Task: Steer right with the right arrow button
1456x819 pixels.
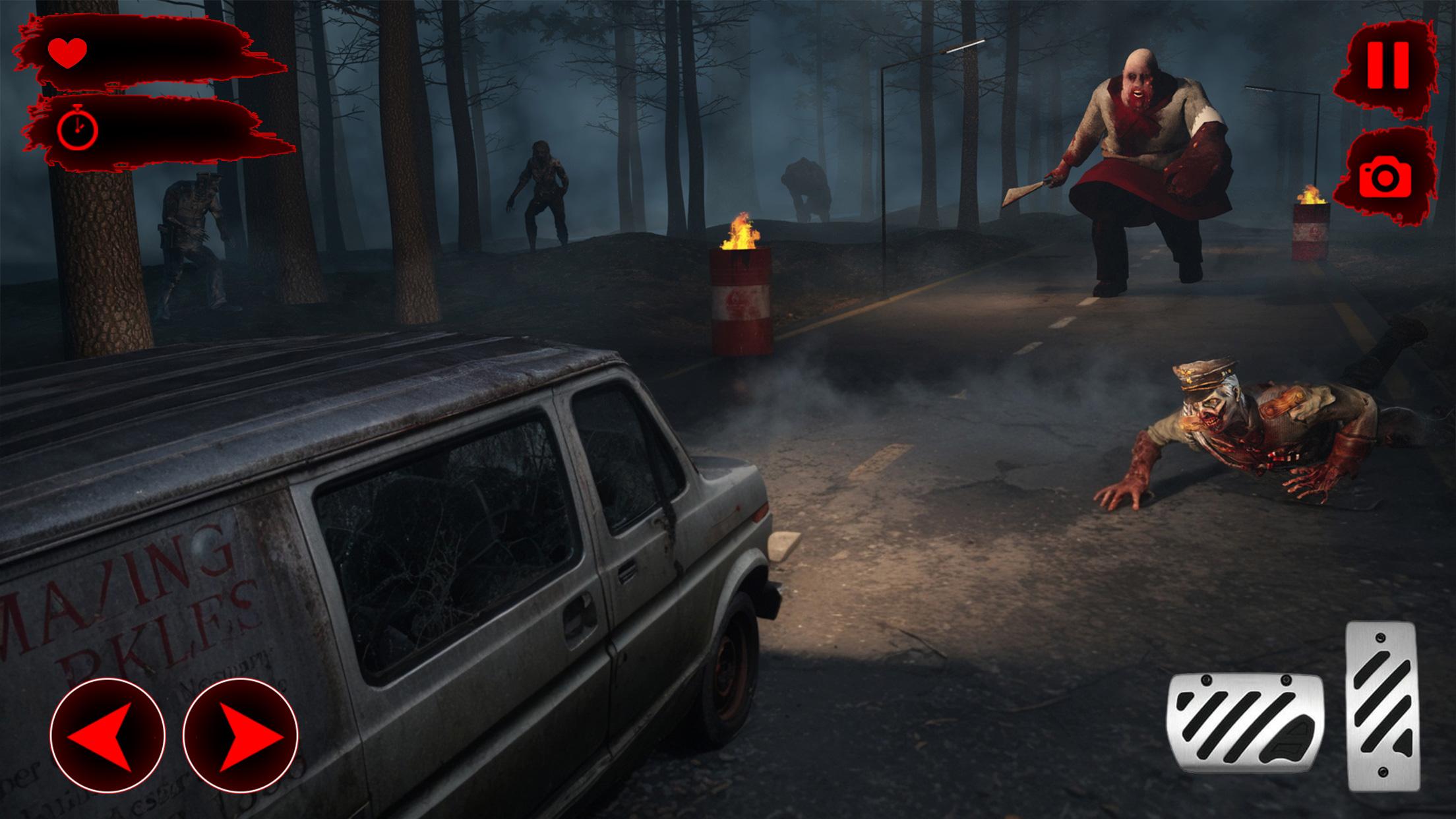Action: tap(241, 735)
